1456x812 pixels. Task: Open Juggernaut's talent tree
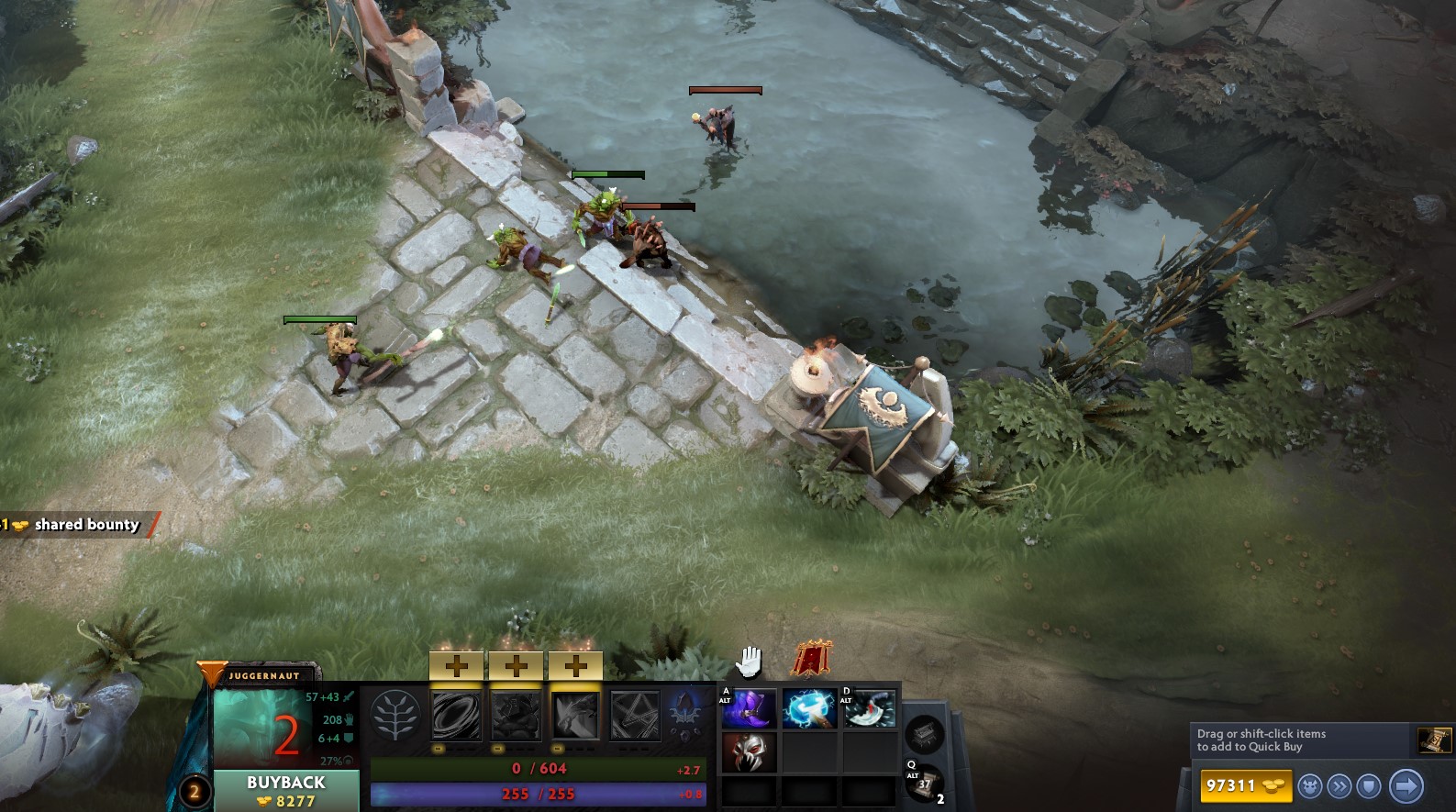[x=395, y=717]
